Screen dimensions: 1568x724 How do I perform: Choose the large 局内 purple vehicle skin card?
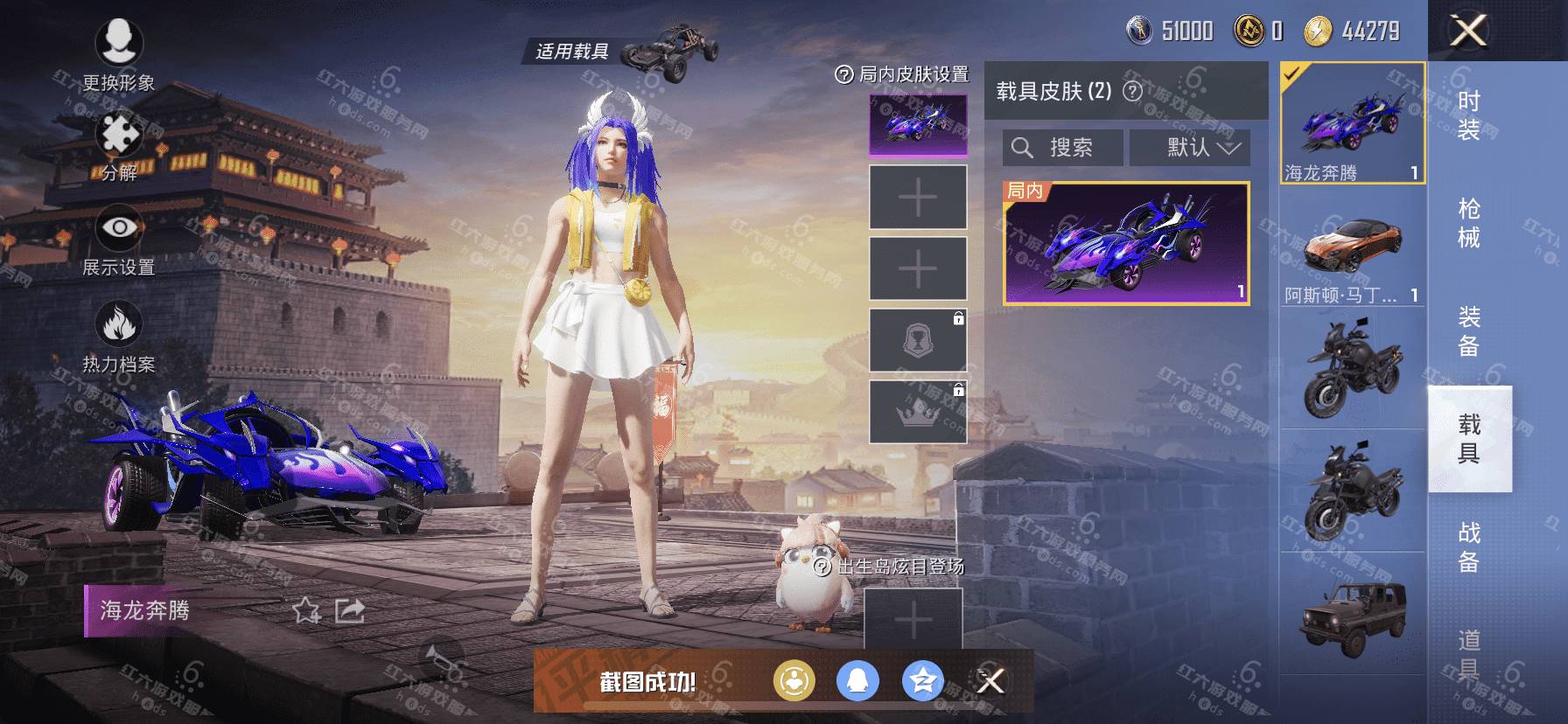click(1125, 243)
